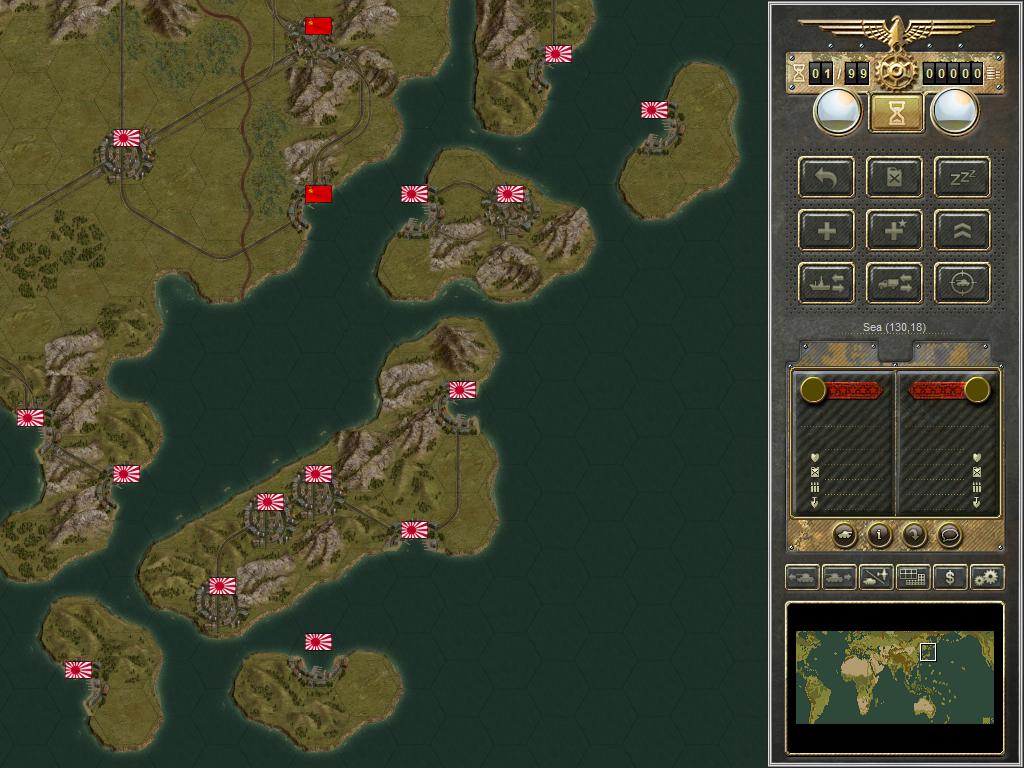The height and width of the screenshot is (768, 1024).
Task: Open the grid strategic map button
Action: tap(913, 577)
